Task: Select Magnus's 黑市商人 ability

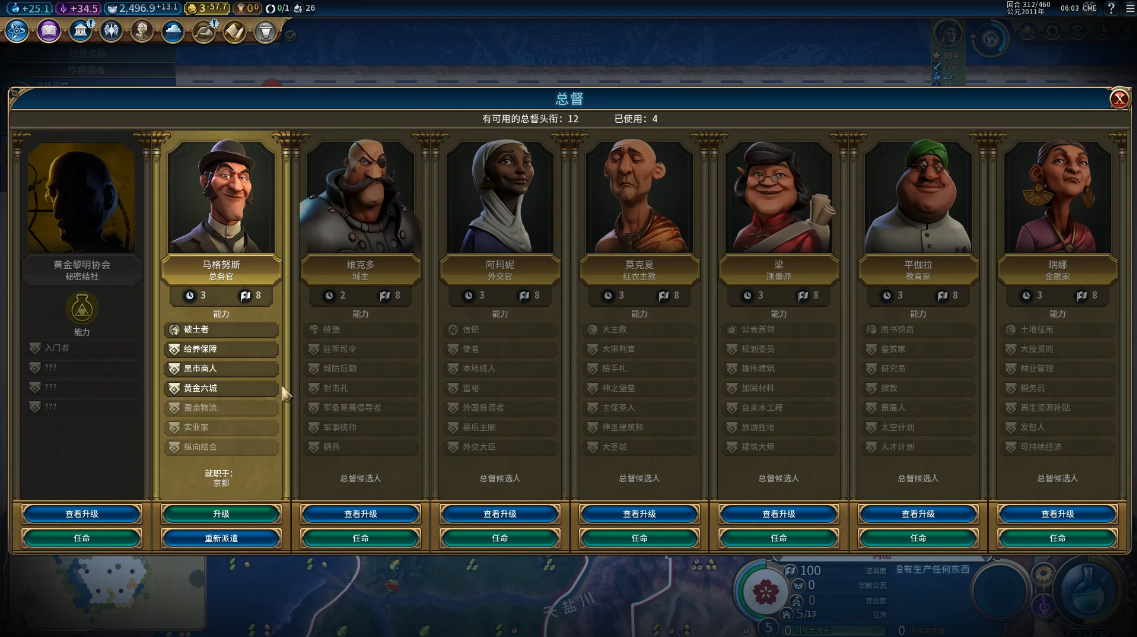Action: coord(221,369)
